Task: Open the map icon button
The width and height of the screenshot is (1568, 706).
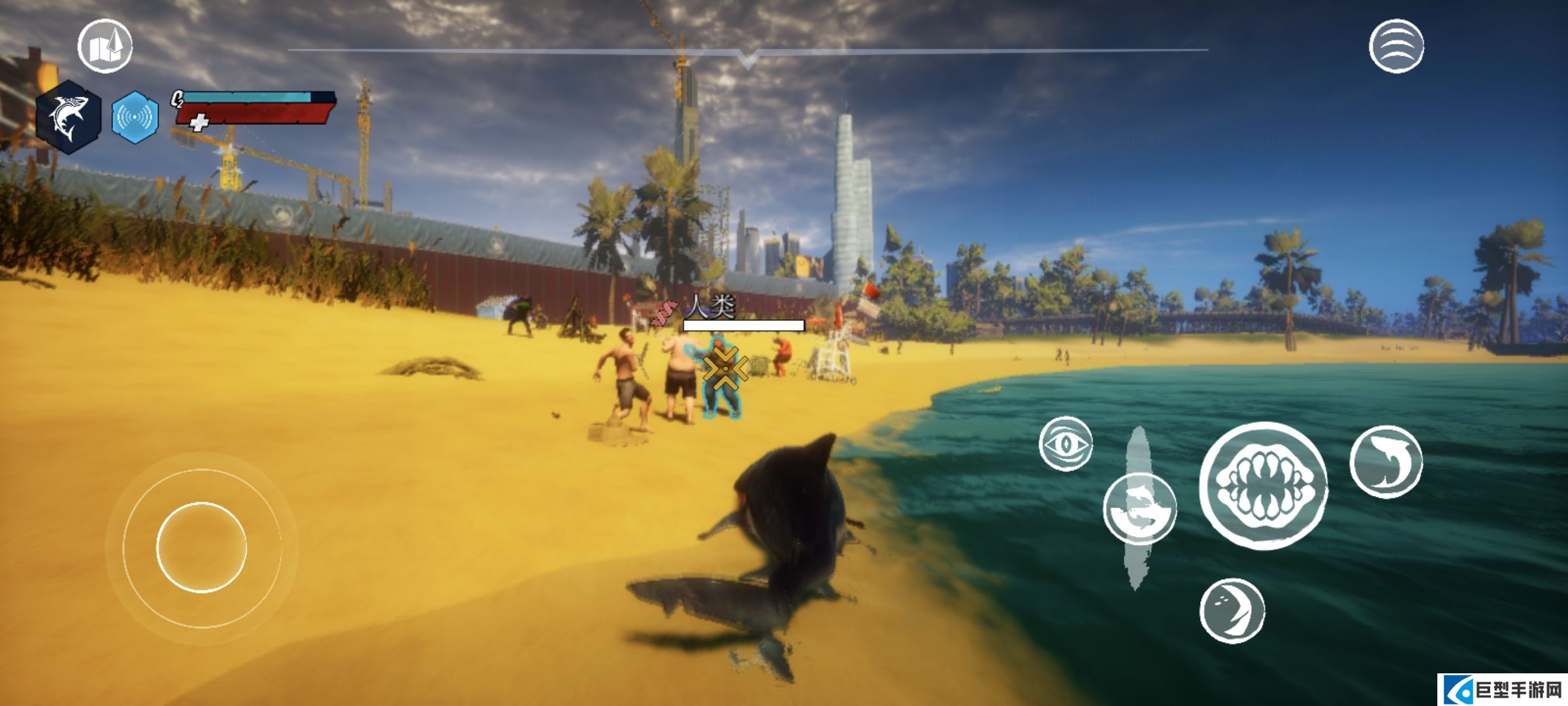Action: (105, 46)
